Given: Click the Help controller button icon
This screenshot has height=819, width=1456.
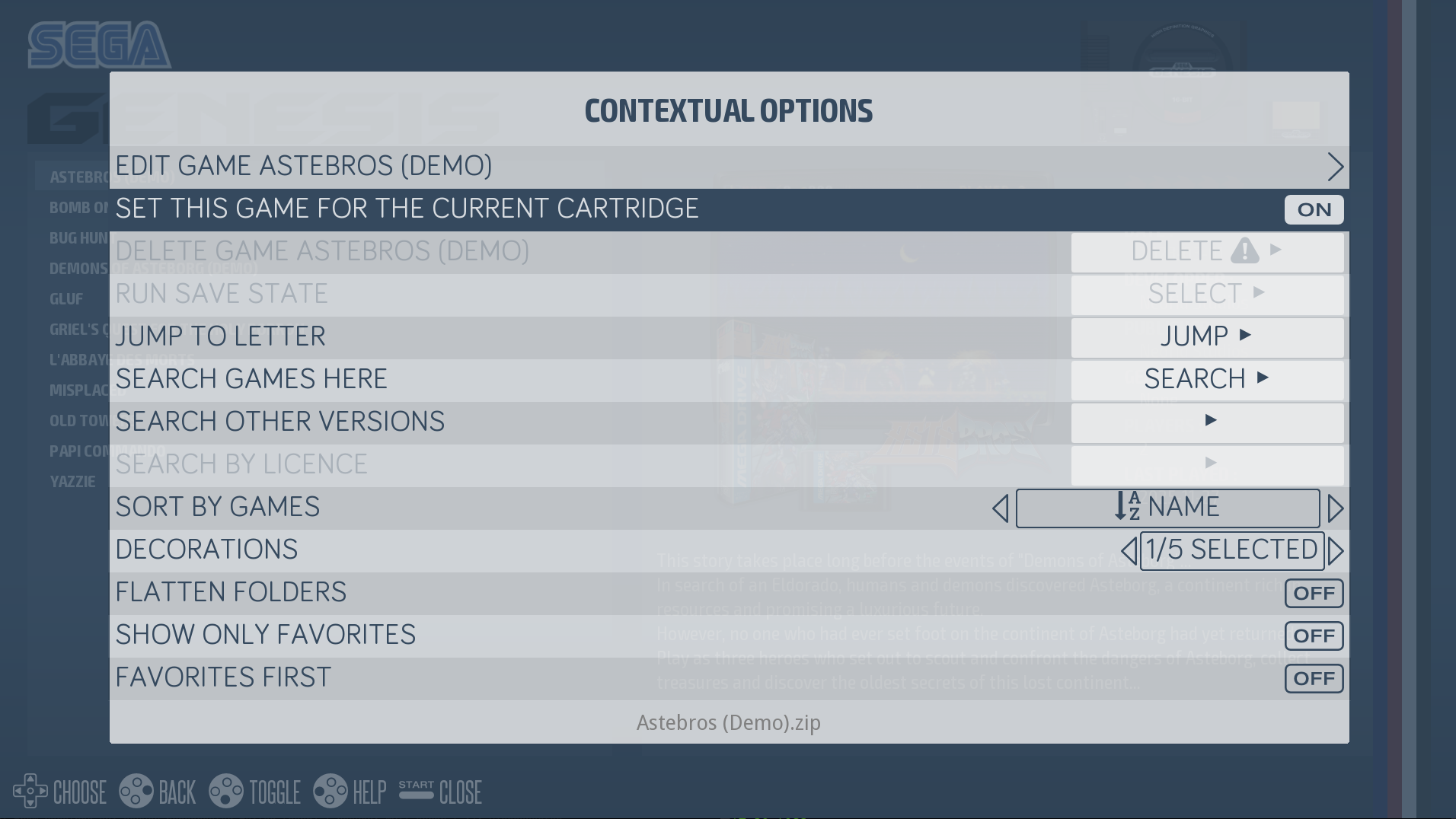Looking at the screenshot, I should tap(333, 792).
